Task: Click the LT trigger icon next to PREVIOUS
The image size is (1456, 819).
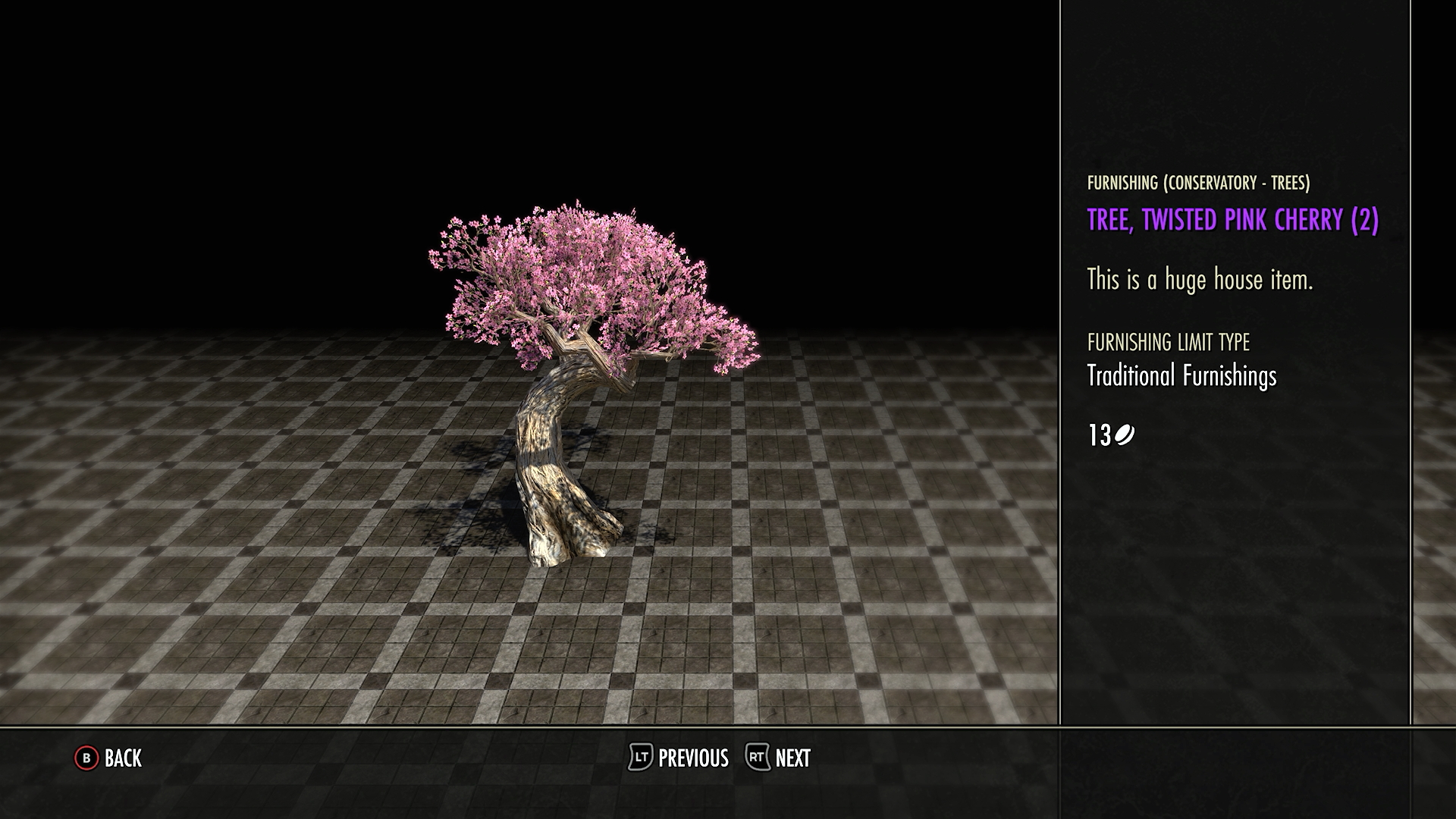Action: pyautogui.click(x=639, y=758)
